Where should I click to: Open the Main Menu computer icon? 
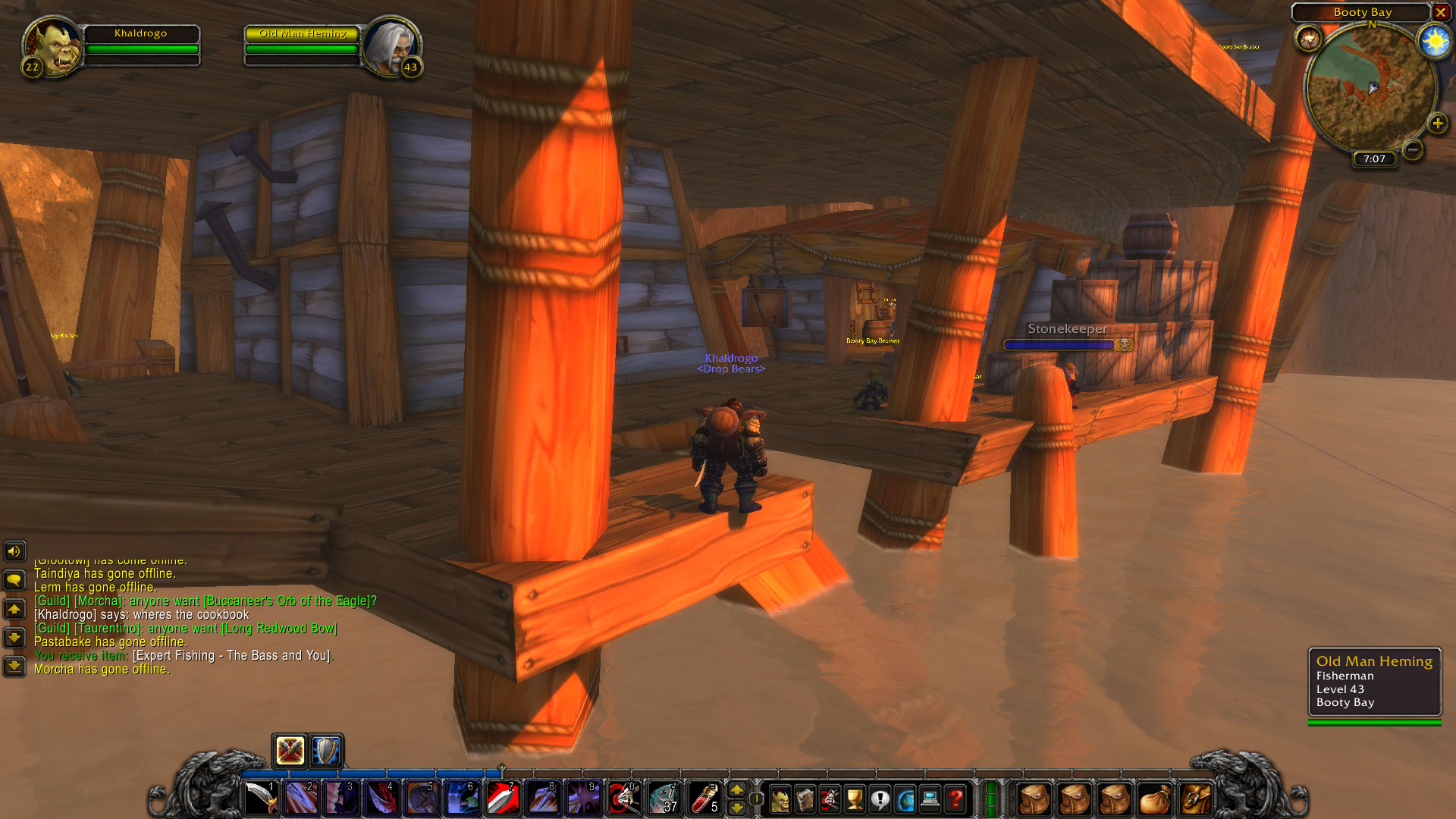[930, 799]
